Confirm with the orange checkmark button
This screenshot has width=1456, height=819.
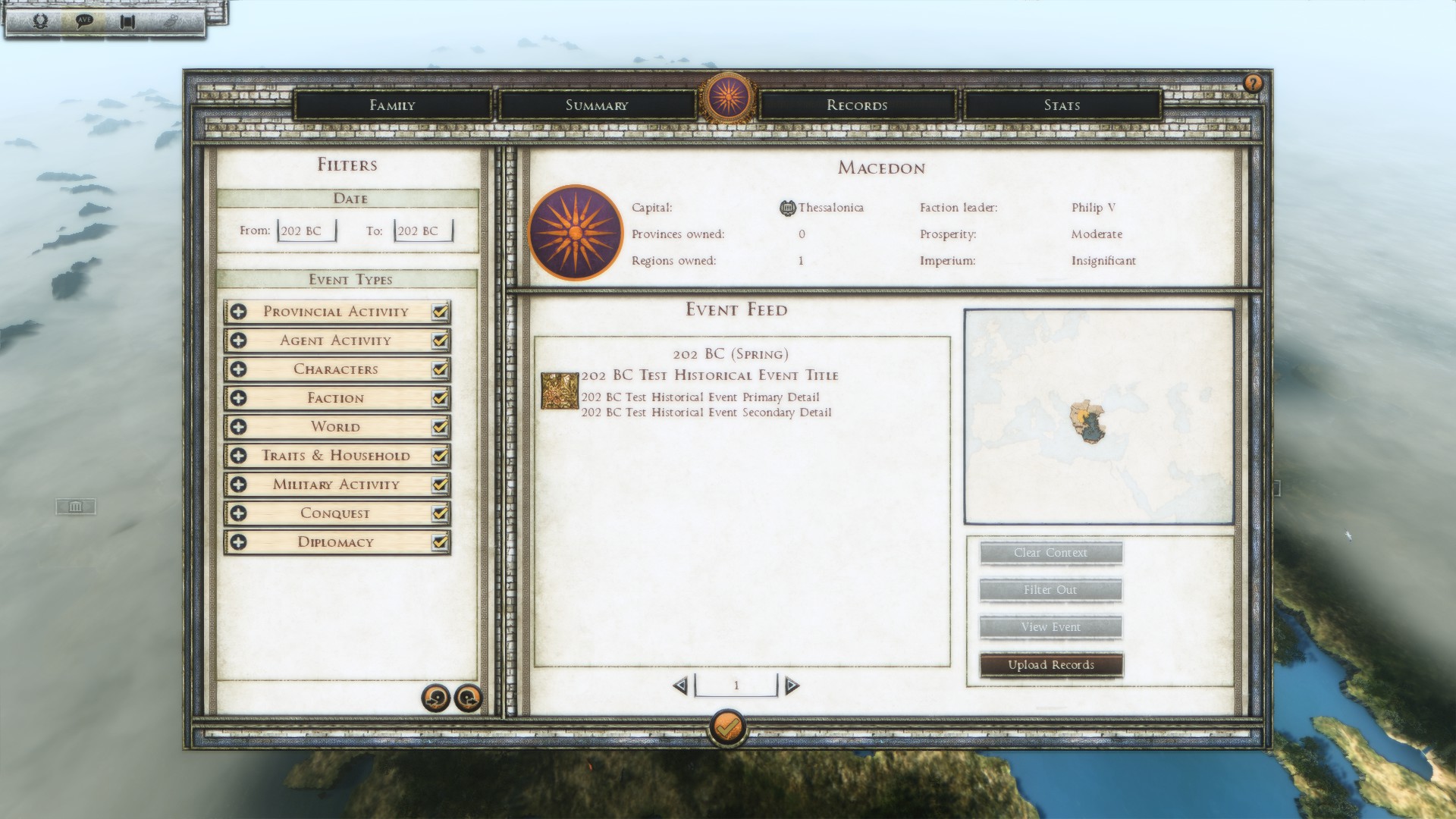[727, 728]
